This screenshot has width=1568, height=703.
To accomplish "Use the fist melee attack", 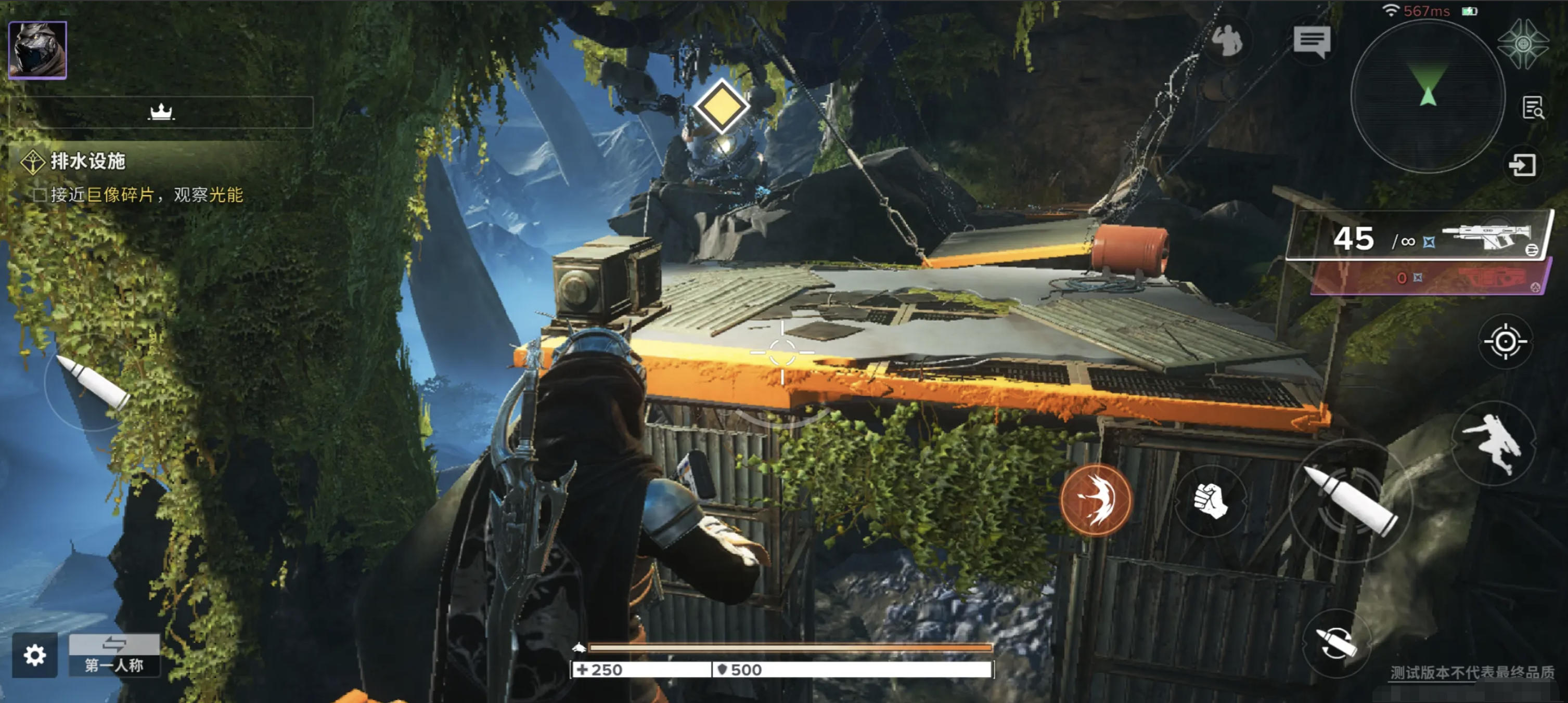I will click(x=1209, y=501).
